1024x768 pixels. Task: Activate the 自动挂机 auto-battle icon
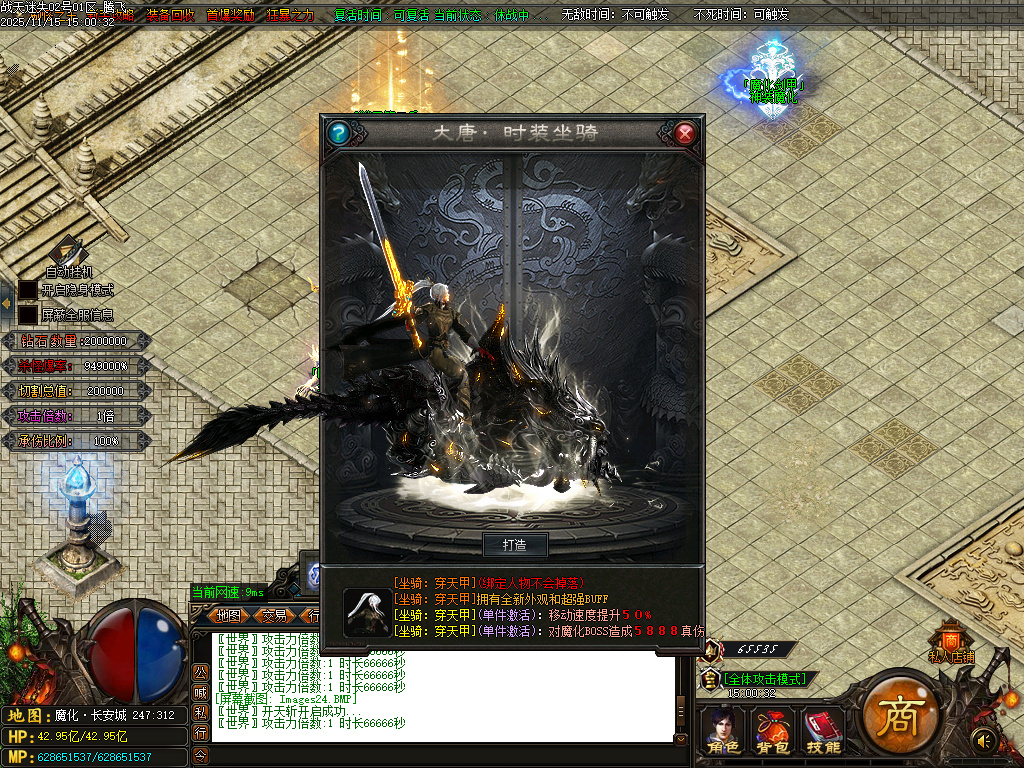[x=68, y=252]
